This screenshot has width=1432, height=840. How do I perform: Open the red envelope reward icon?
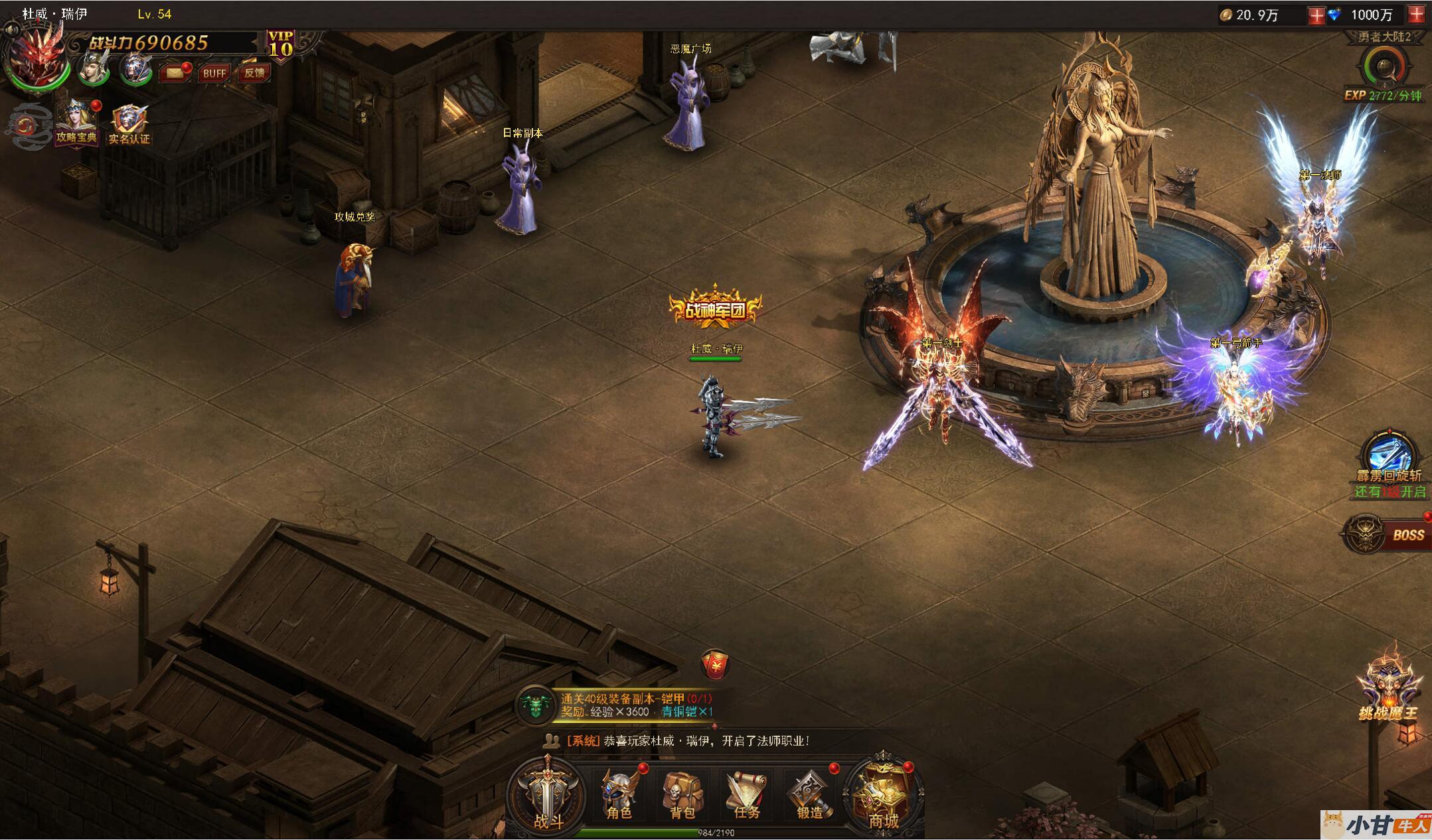click(x=715, y=664)
